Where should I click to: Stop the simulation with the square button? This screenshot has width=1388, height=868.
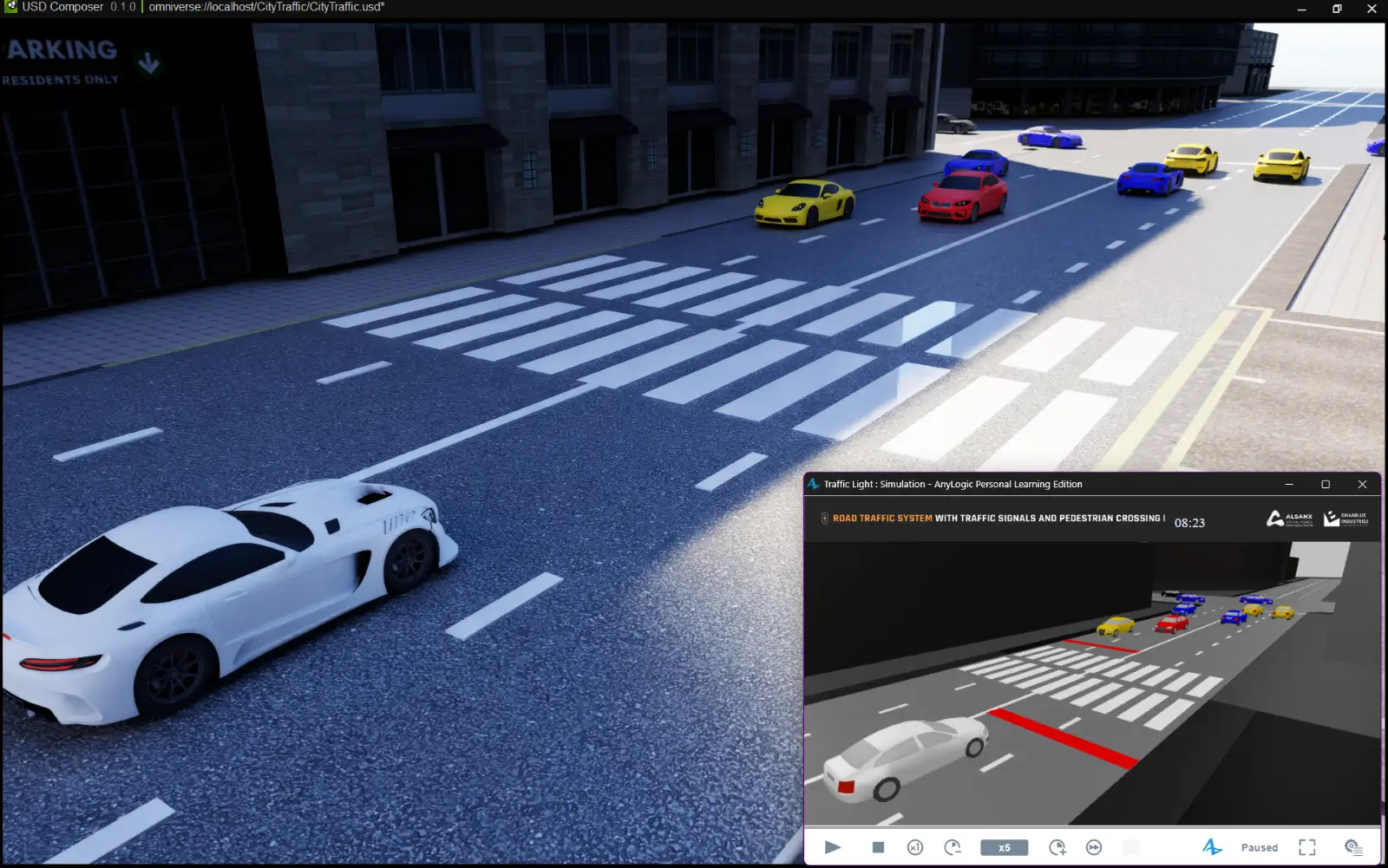[878, 847]
